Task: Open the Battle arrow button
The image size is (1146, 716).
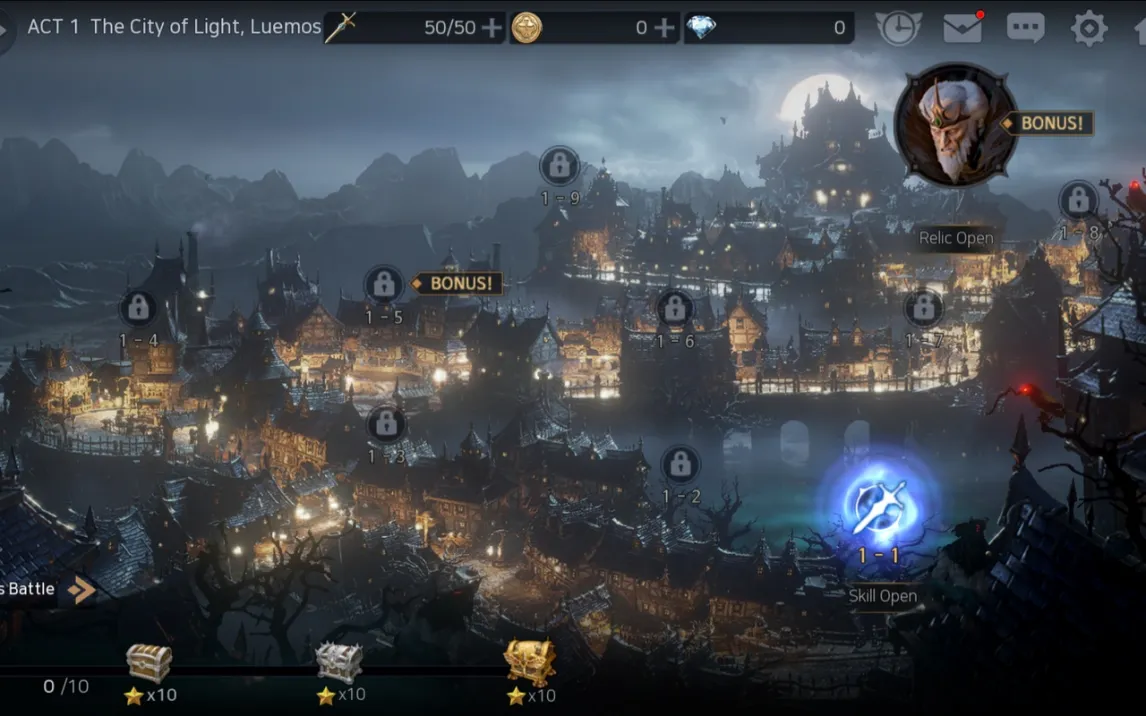Action: click(x=80, y=589)
